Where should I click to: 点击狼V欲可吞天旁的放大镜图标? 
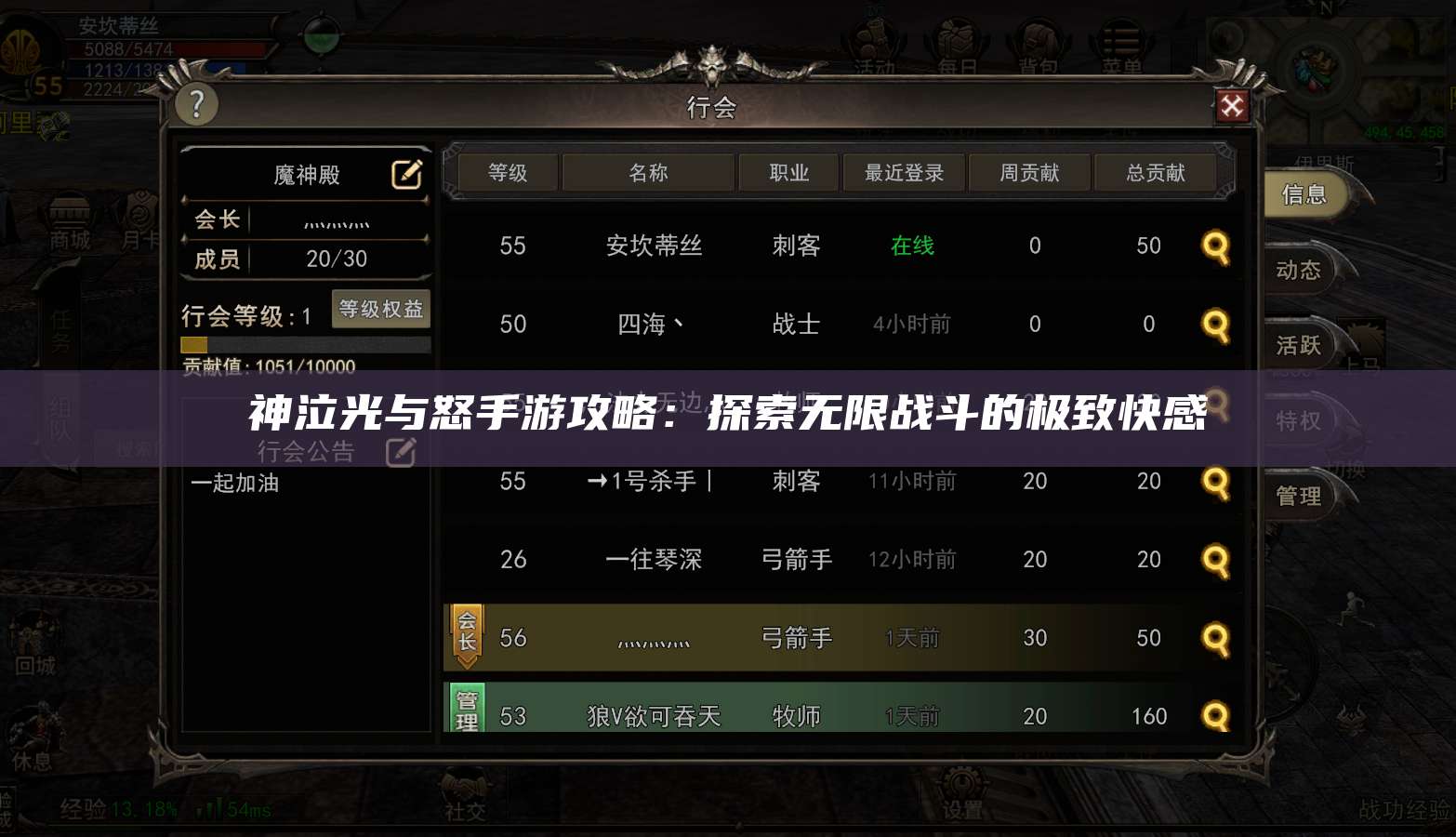tap(1215, 715)
